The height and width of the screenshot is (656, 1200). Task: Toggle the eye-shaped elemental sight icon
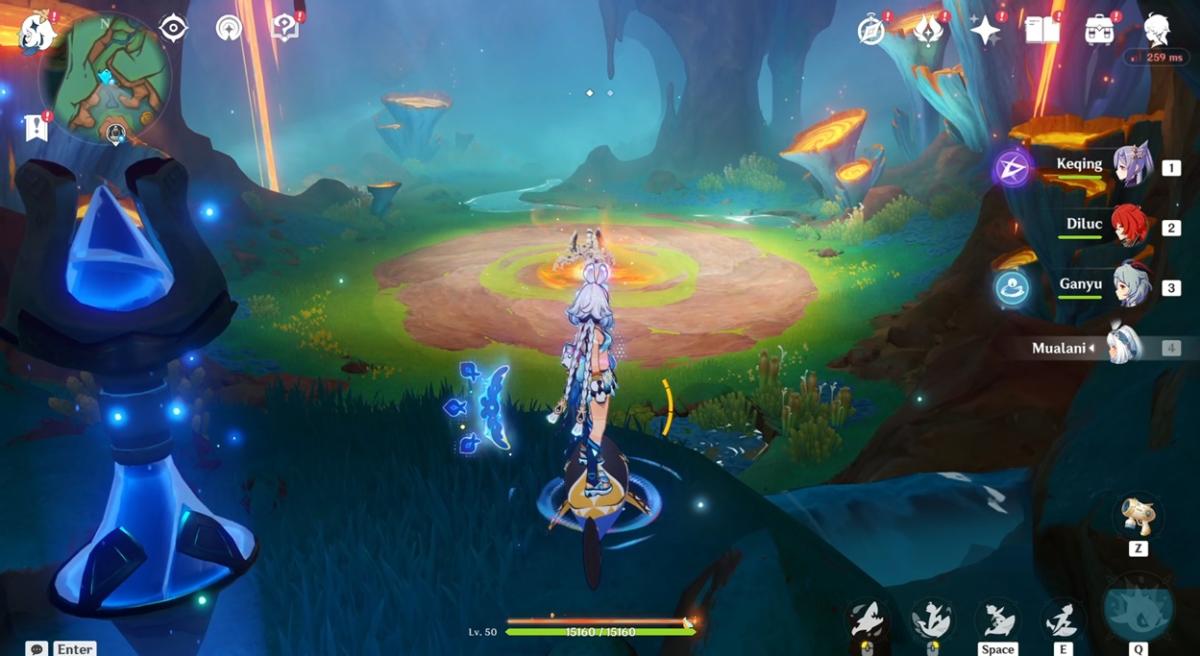(173, 28)
